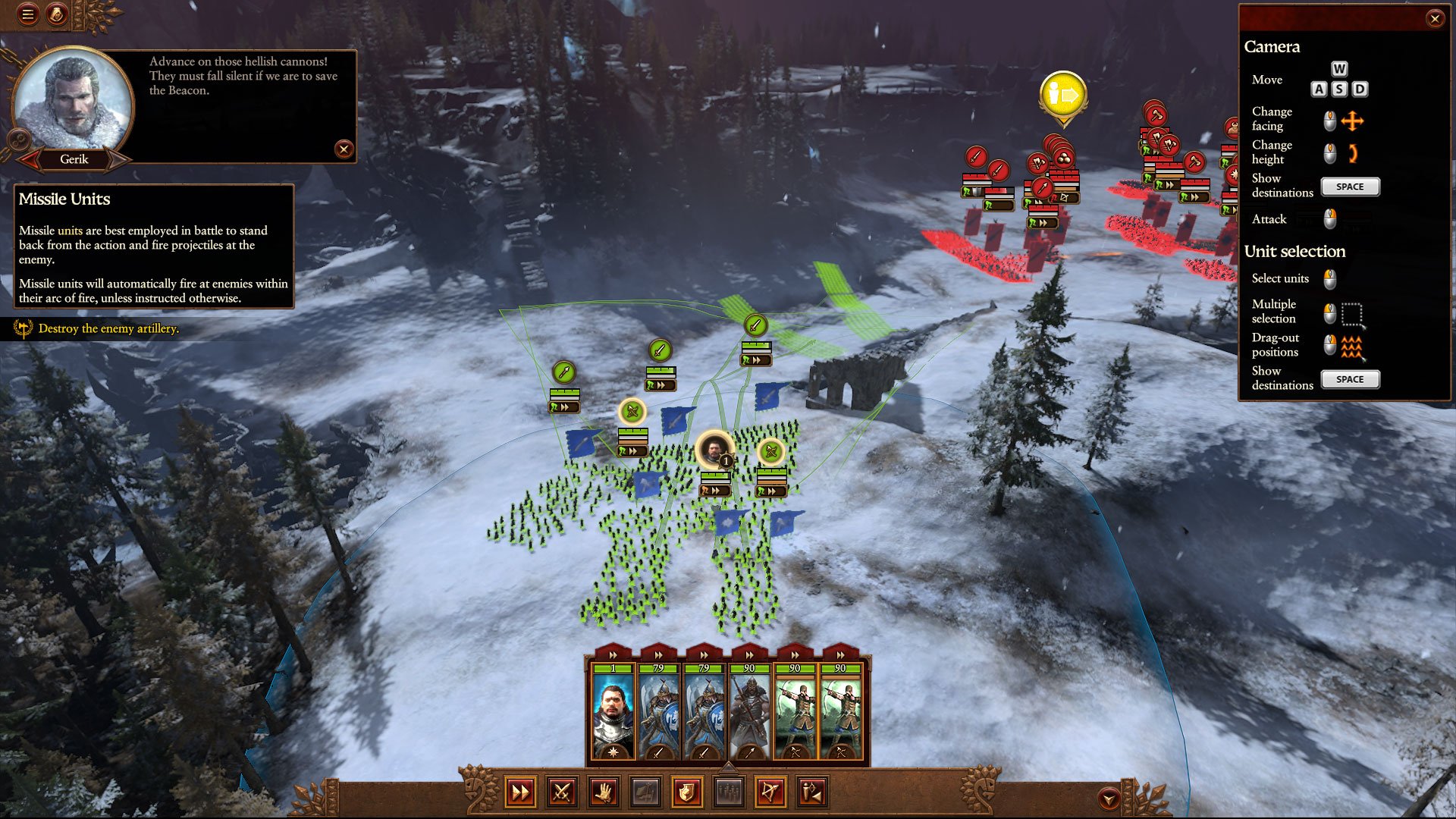Select the lord unit card with health 1
Image resolution: width=1456 pixels, height=819 pixels.
click(x=613, y=714)
